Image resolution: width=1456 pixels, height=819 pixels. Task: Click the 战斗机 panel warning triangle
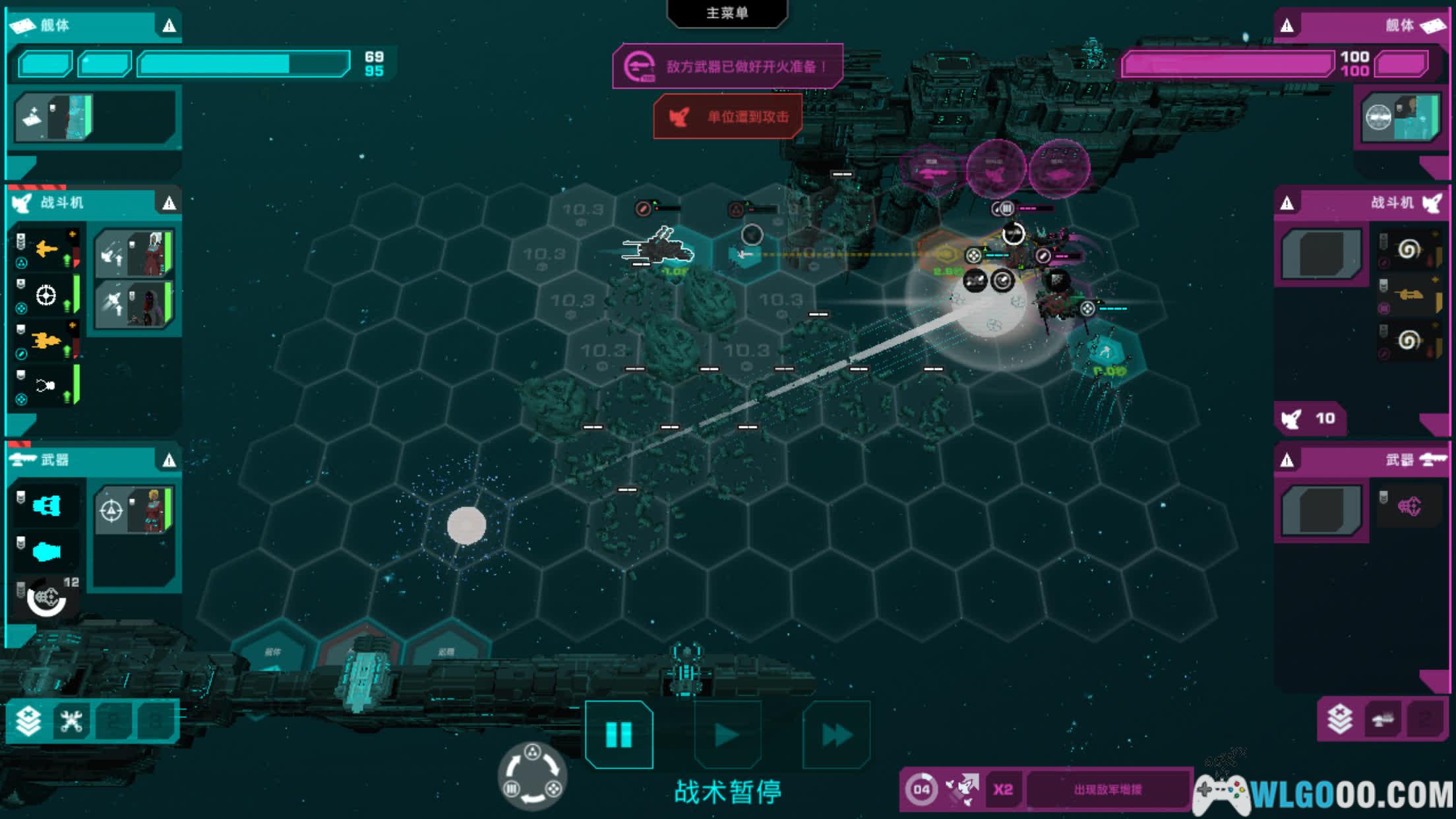pos(169,203)
